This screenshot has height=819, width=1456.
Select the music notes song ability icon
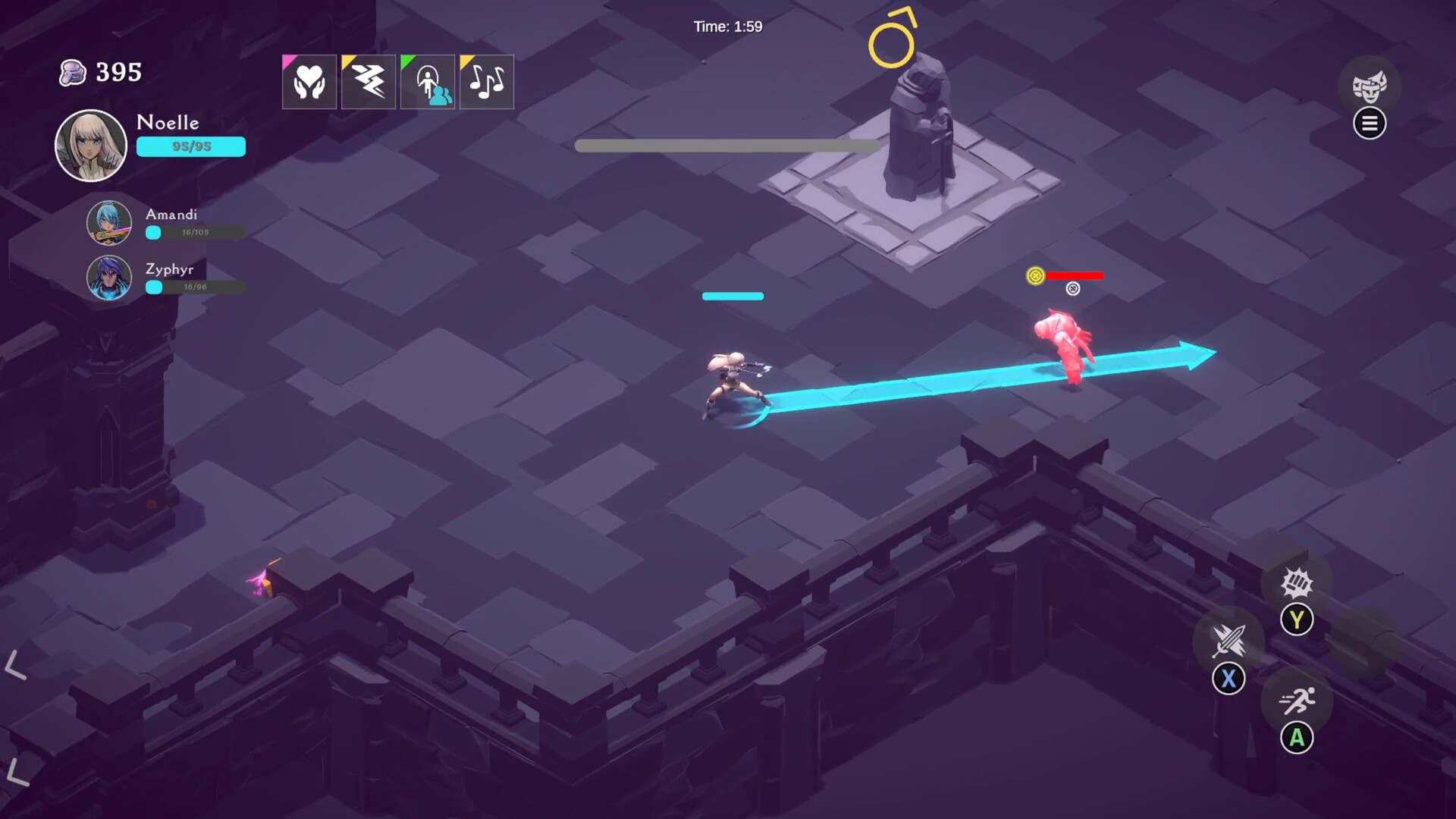487,82
